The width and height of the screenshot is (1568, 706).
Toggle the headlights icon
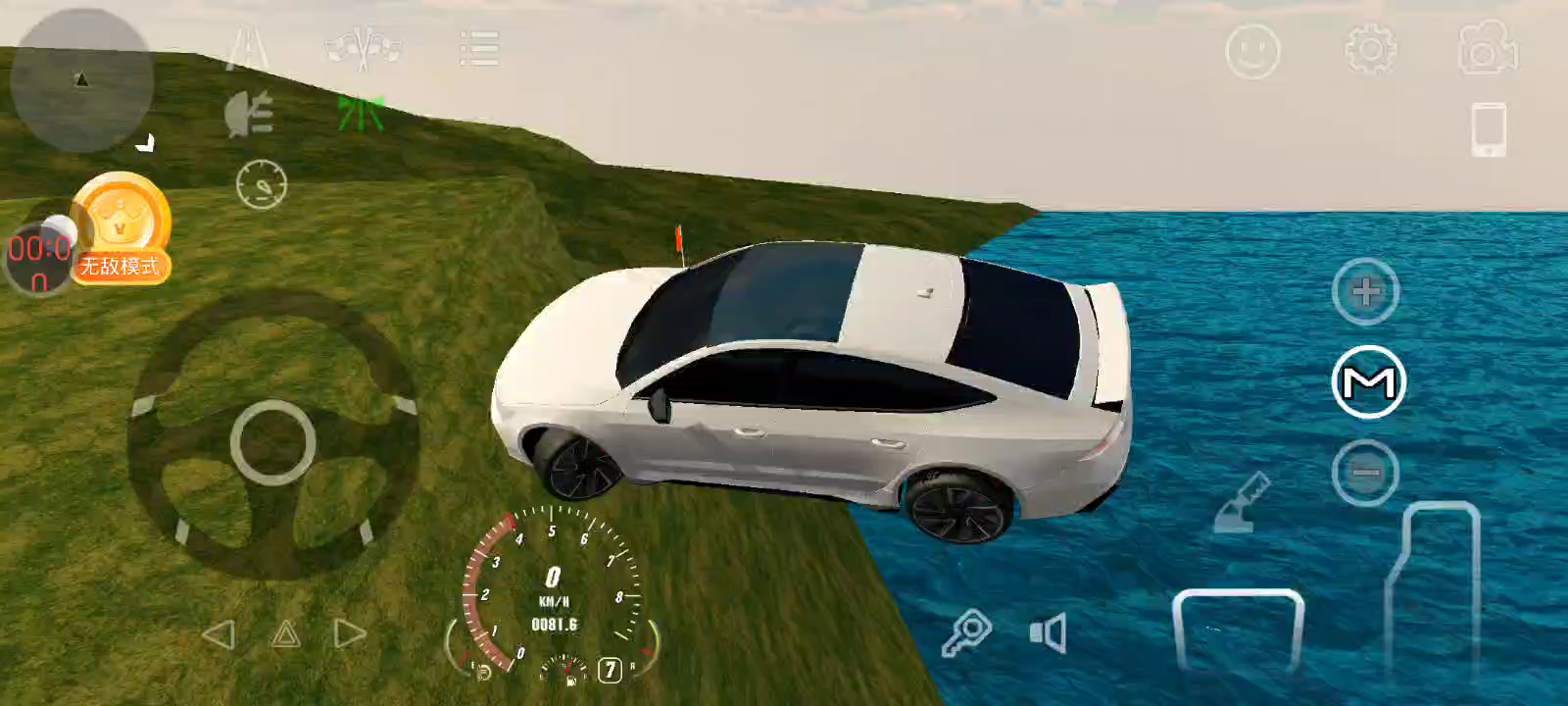point(249,116)
